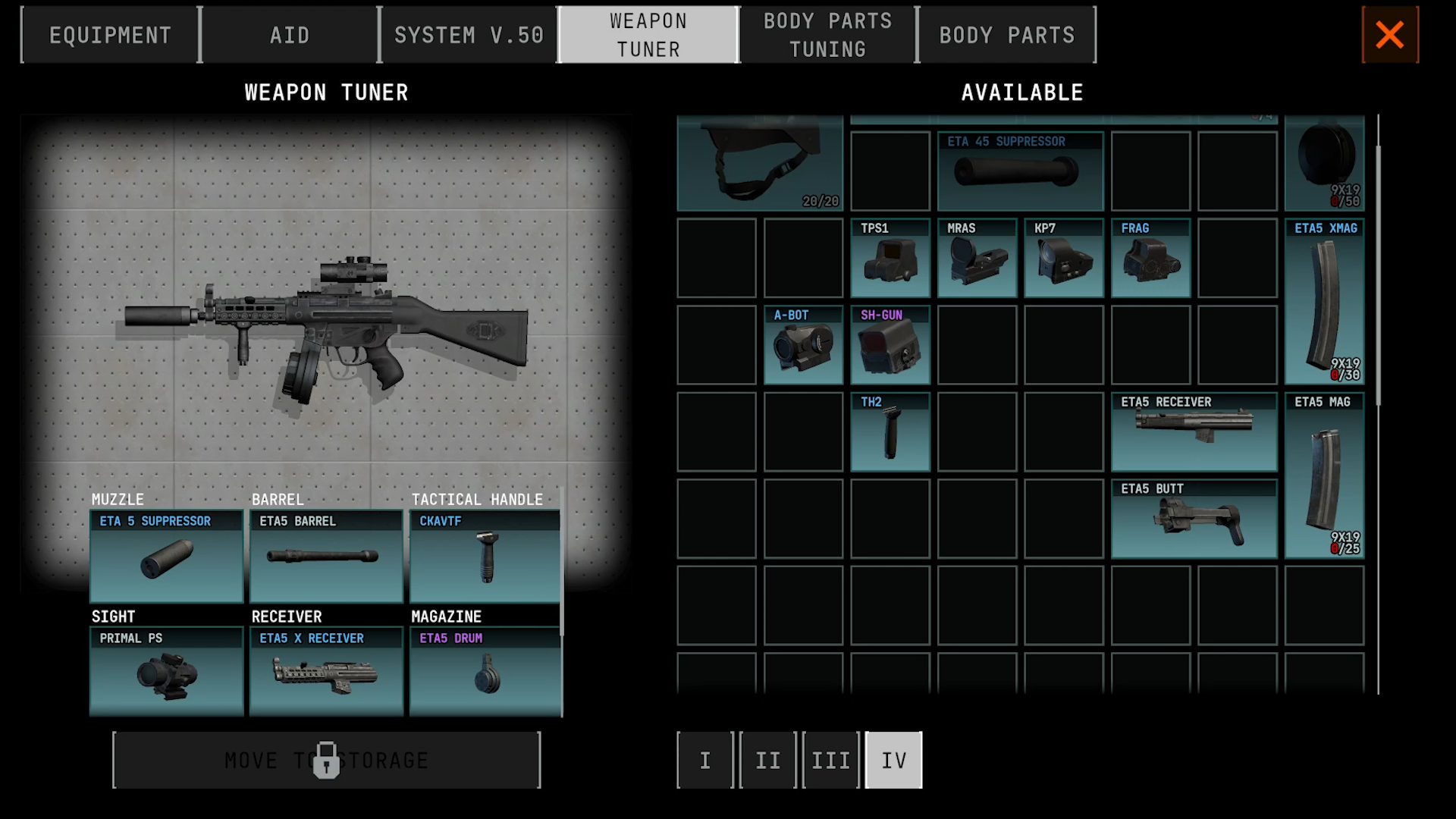
Task: Select the MRAS sight attachment
Action: click(977, 262)
